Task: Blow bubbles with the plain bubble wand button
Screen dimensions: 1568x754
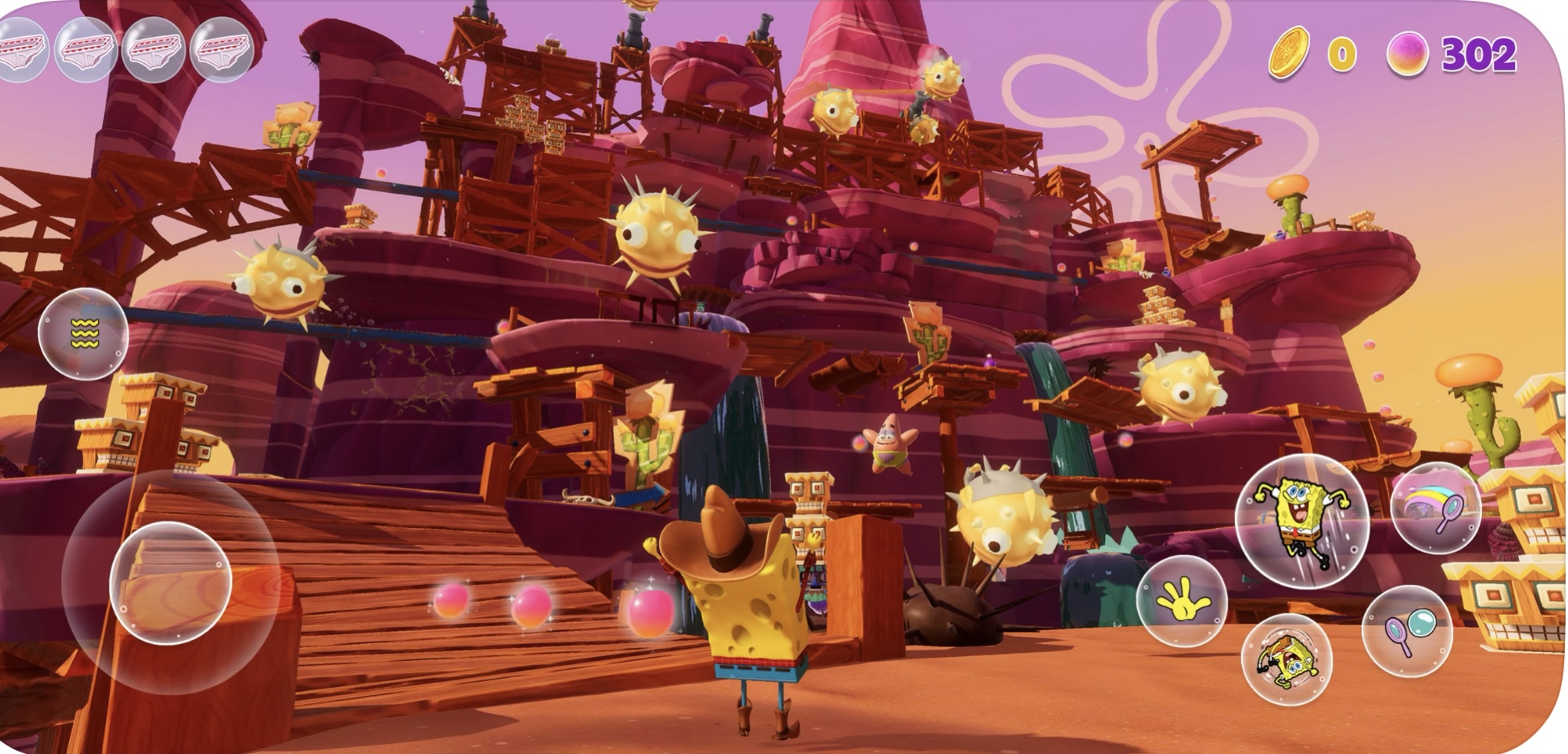Action: point(1407,631)
